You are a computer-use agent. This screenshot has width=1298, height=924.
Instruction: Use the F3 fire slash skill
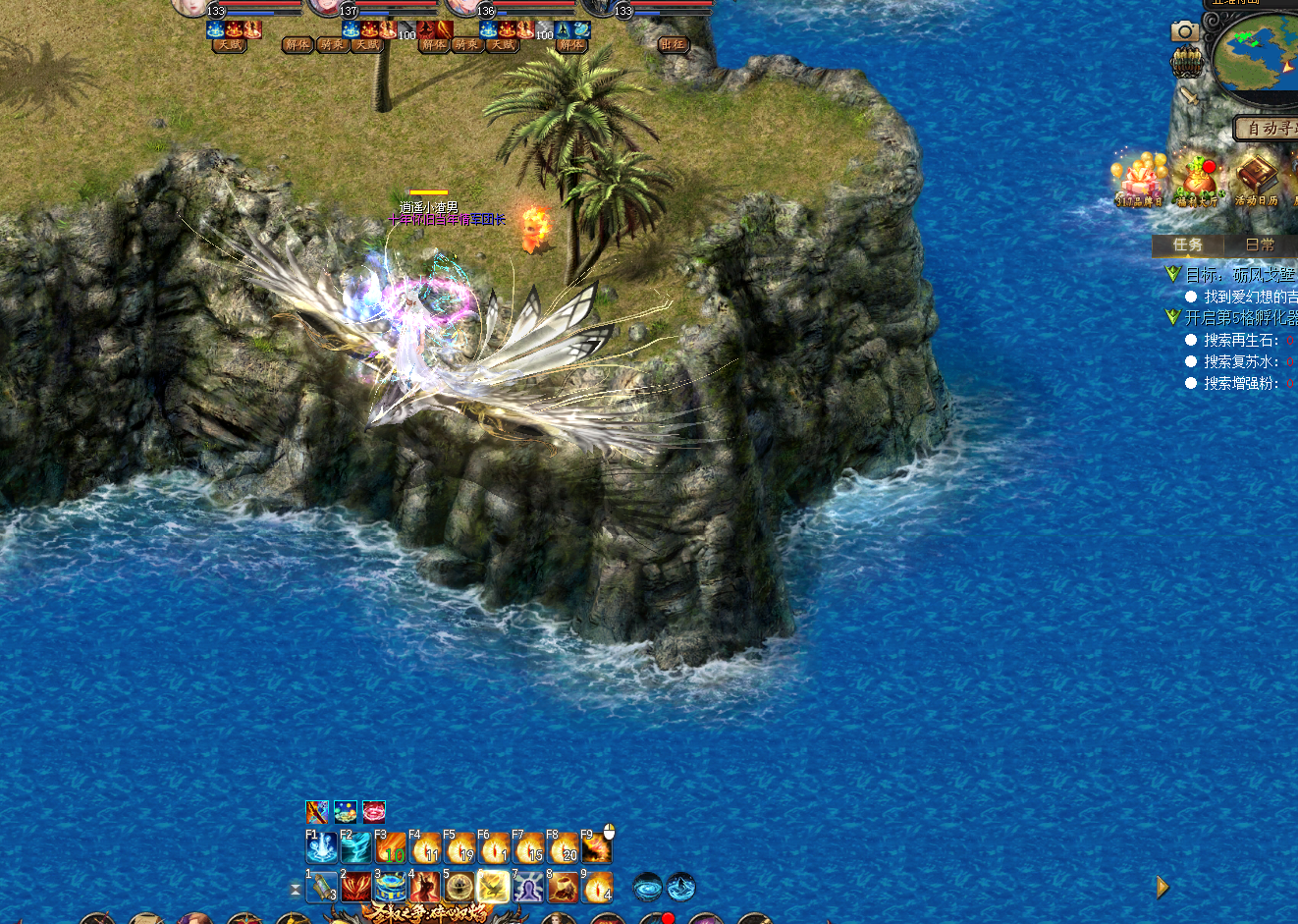[x=390, y=846]
